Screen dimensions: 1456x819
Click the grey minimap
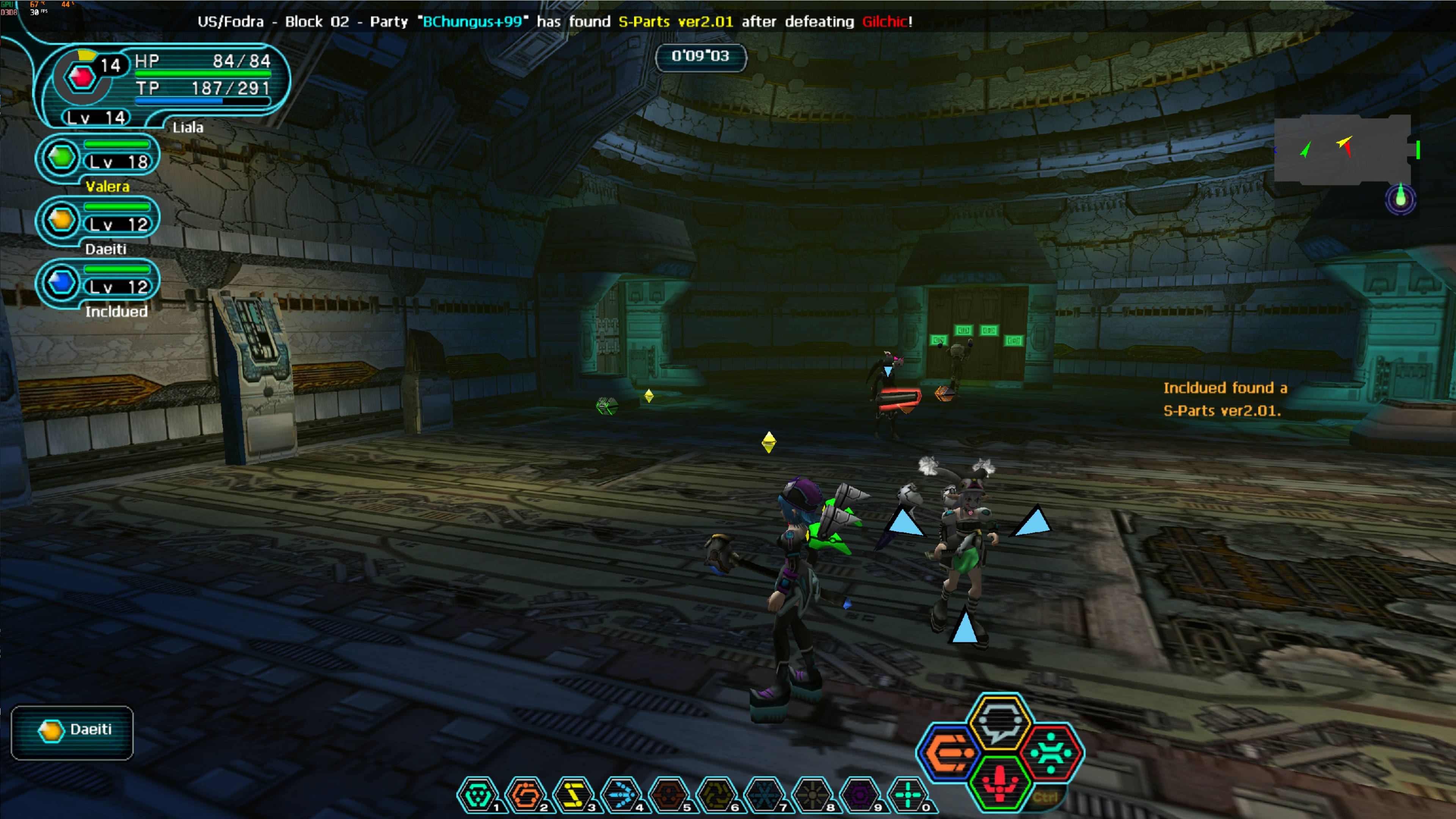point(1342,150)
